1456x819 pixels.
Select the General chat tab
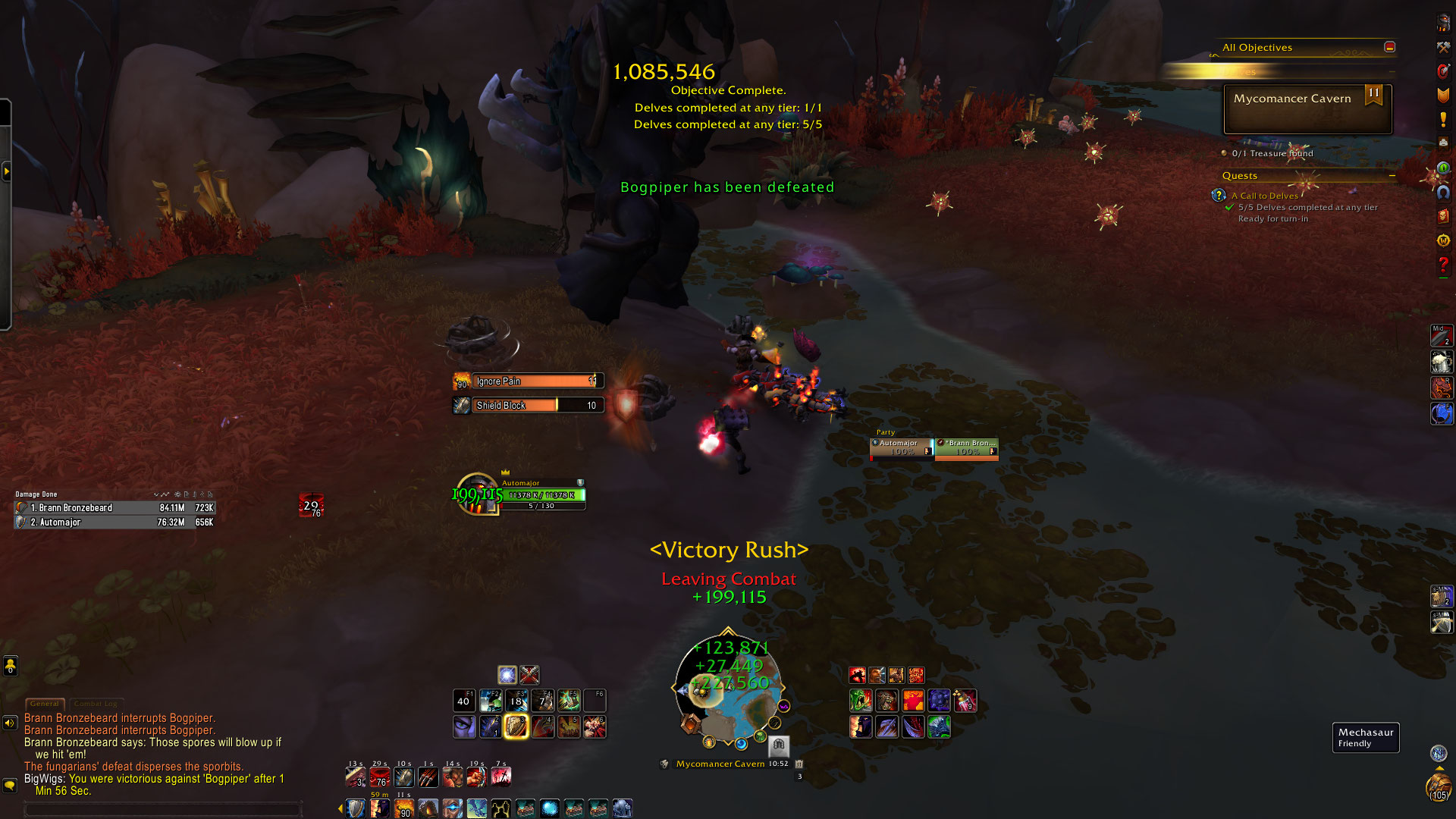(x=45, y=704)
